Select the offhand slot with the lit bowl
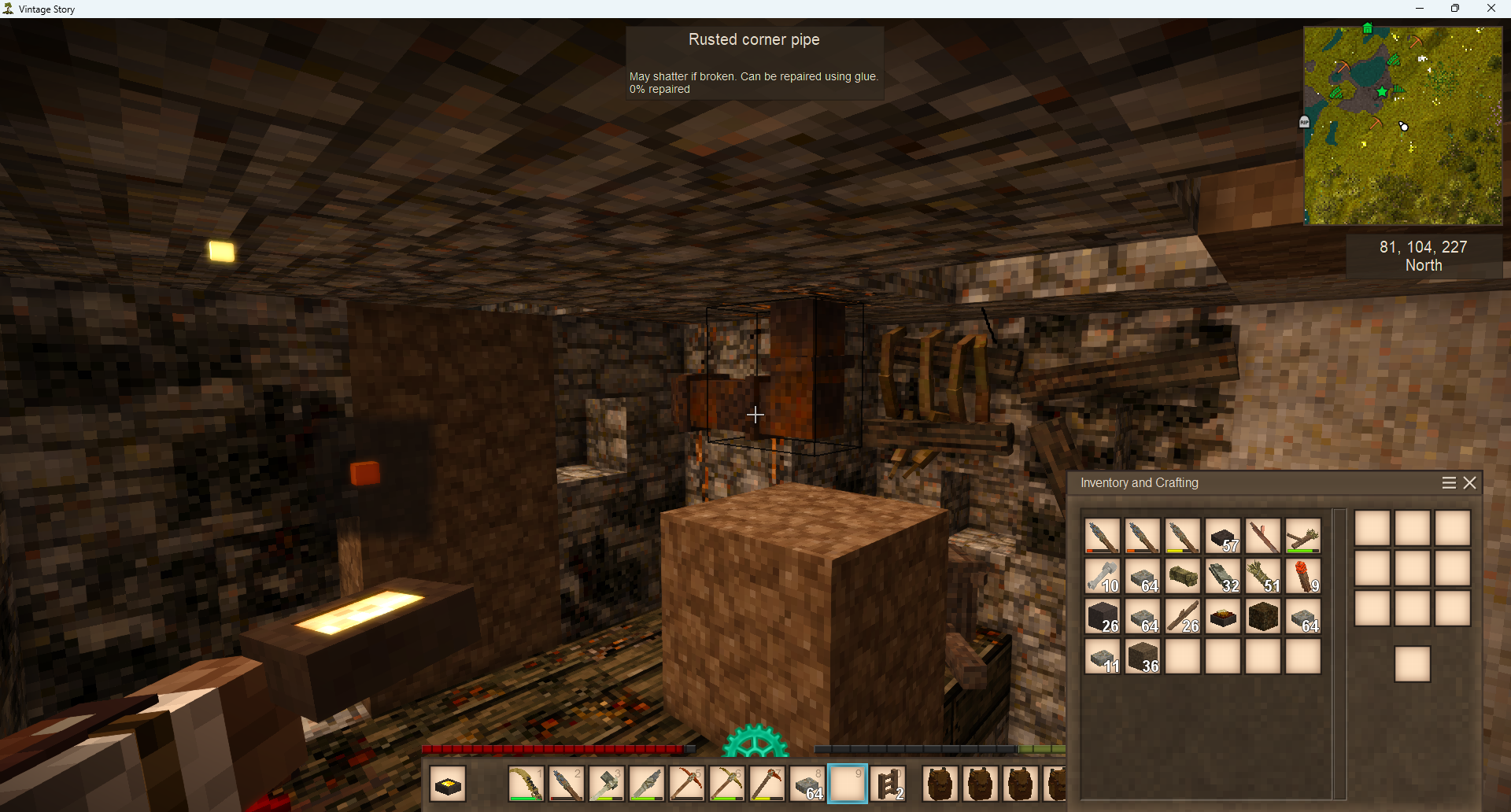 449,784
